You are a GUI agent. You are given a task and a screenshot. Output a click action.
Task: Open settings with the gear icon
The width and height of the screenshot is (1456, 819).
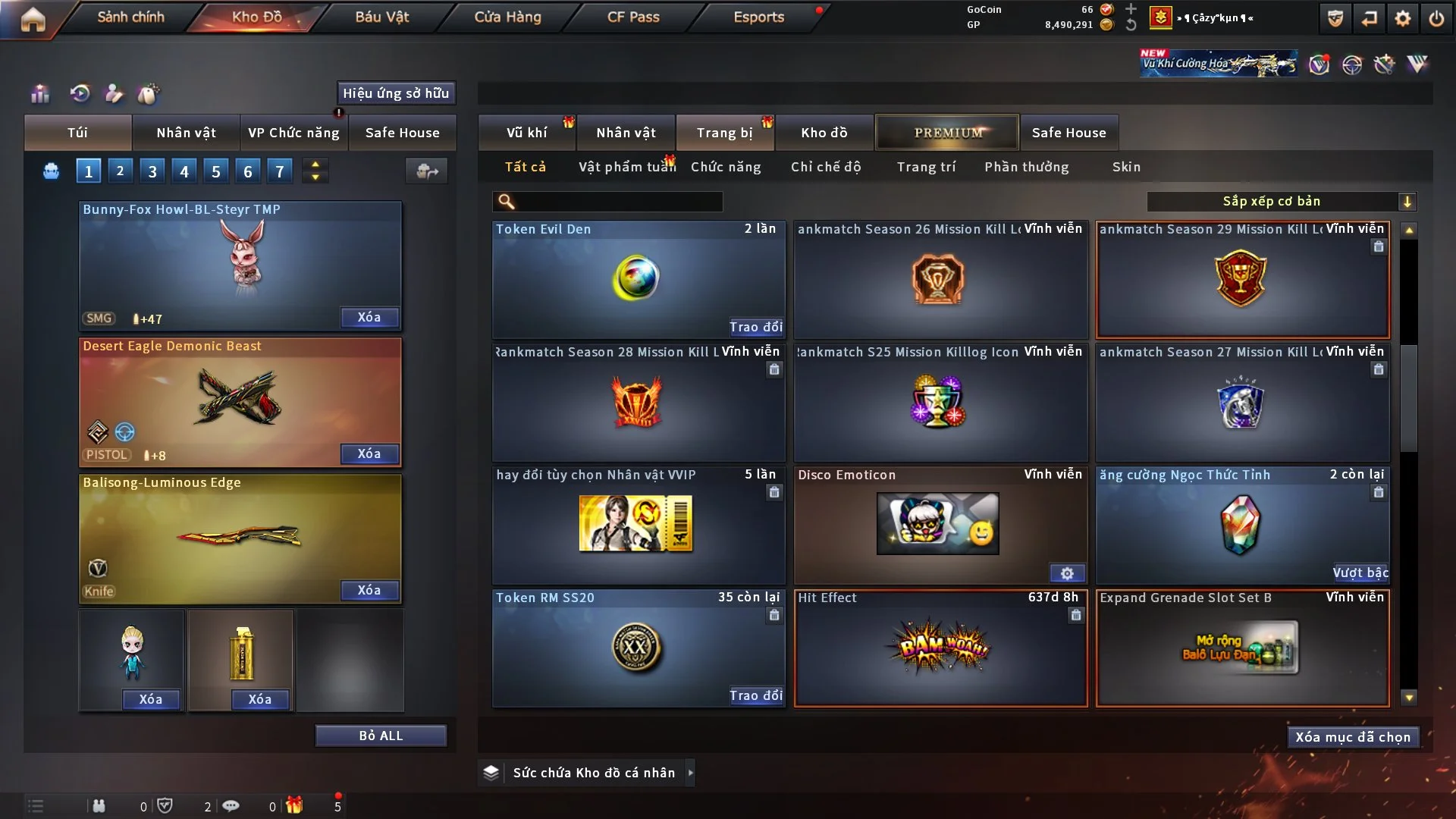(1403, 18)
